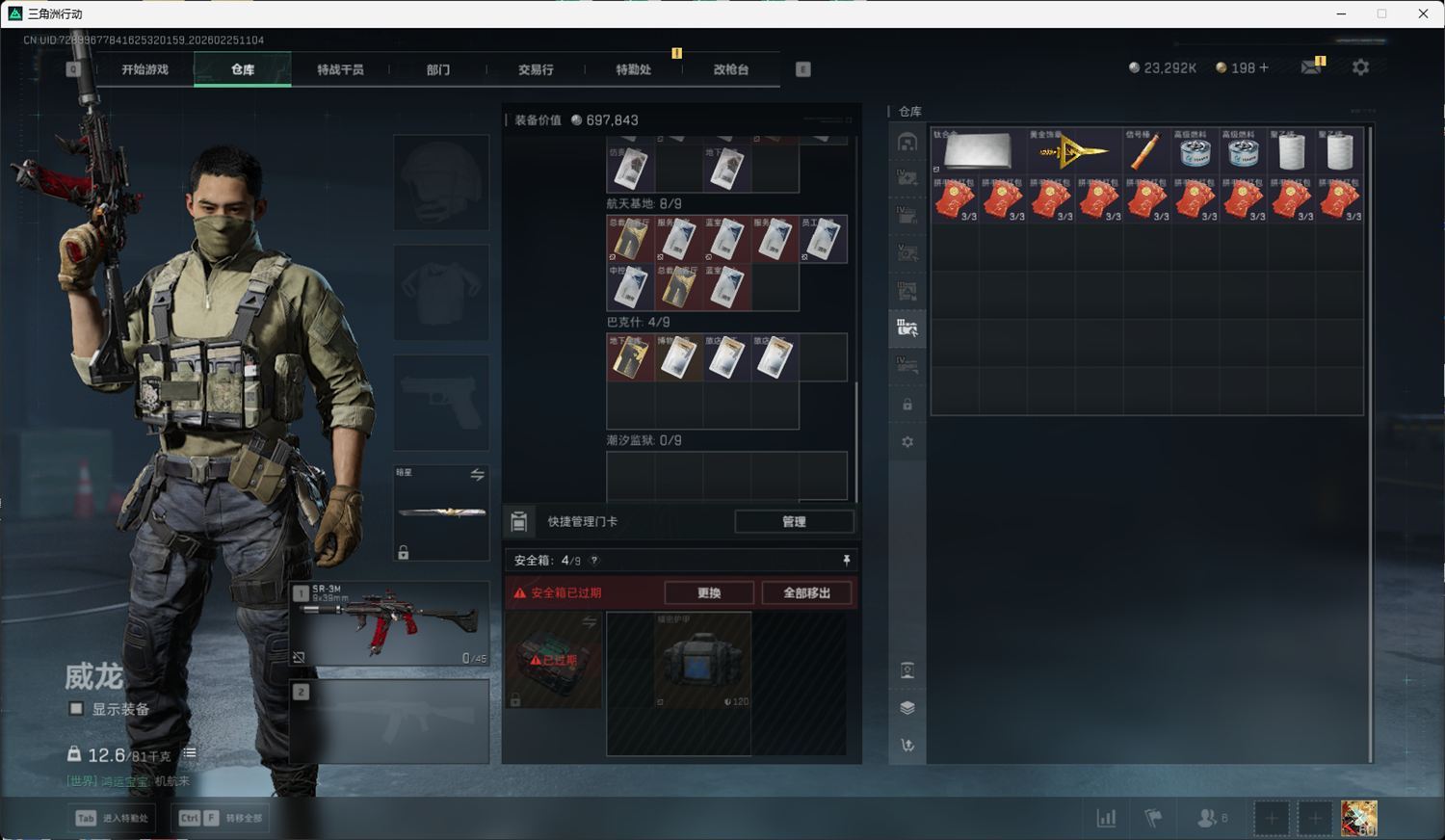
Task: Toggle the 显示装备 checkbox
Action: tap(76, 709)
